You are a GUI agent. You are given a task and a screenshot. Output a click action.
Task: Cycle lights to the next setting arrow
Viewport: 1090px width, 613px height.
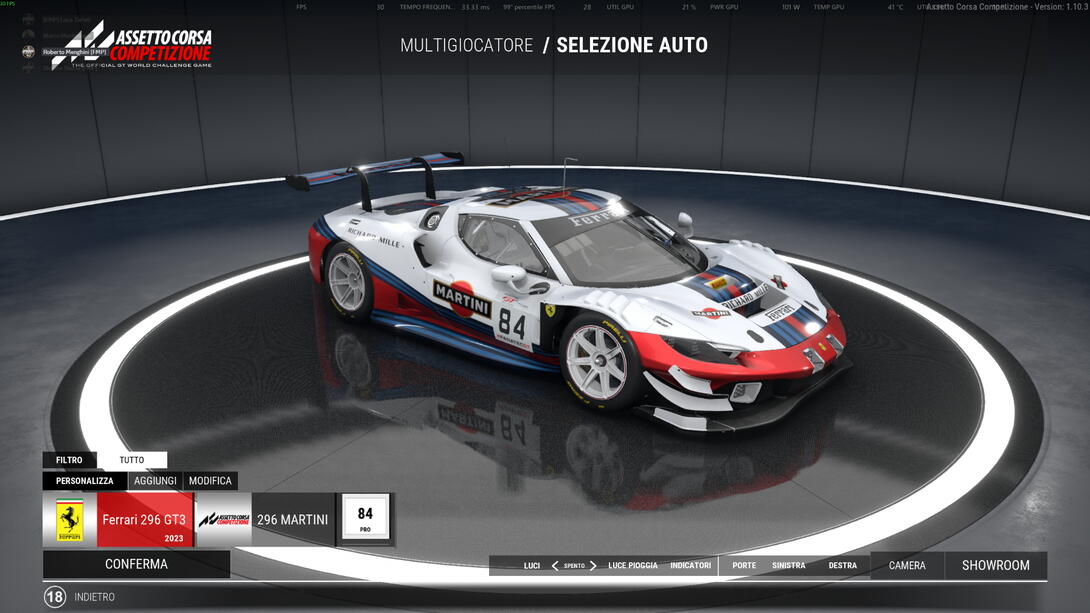(x=593, y=565)
